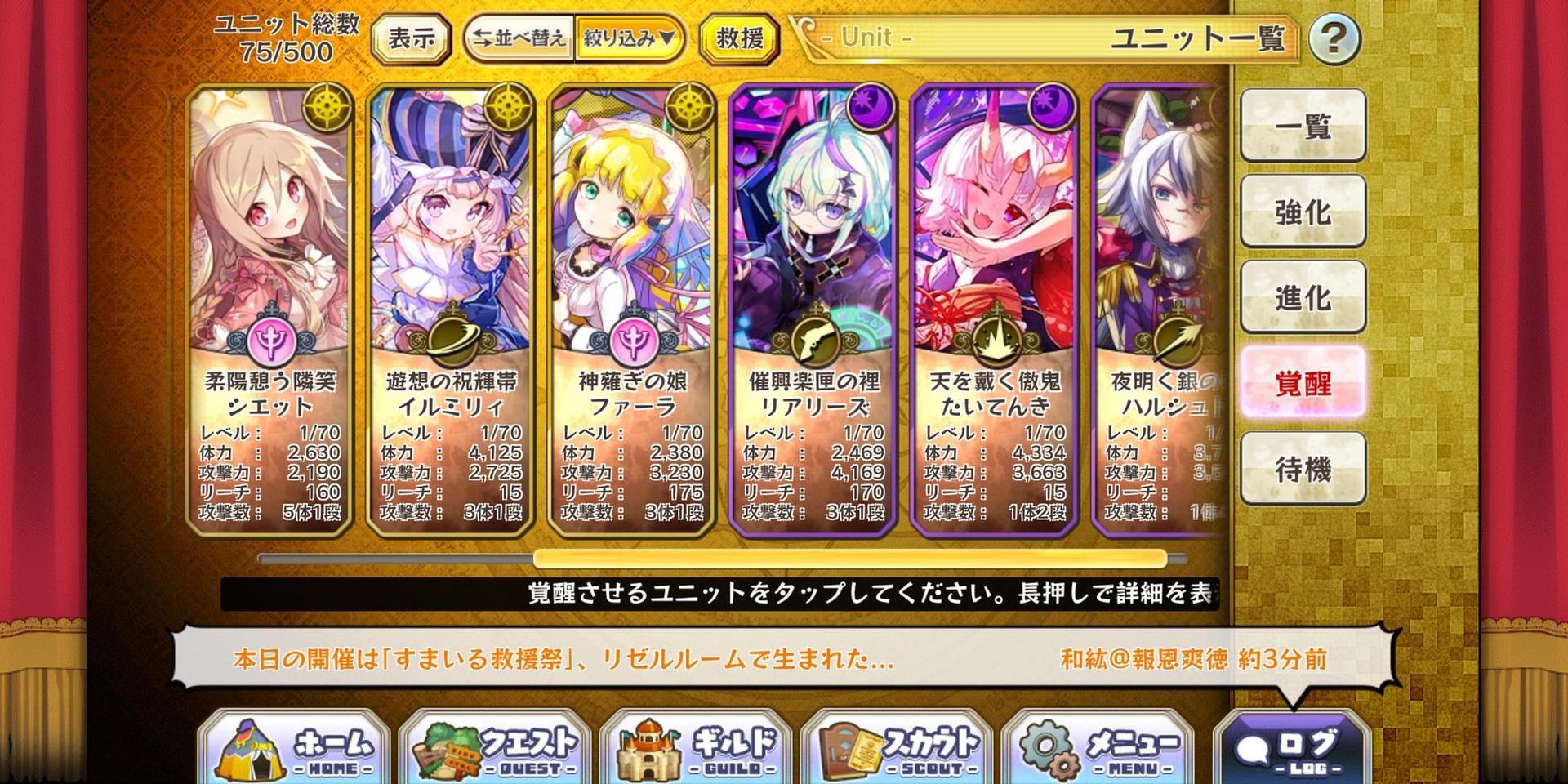Choose the イルミリィ unit card
Image resolution: width=1568 pixels, height=784 pixels.
click(451, 310)
